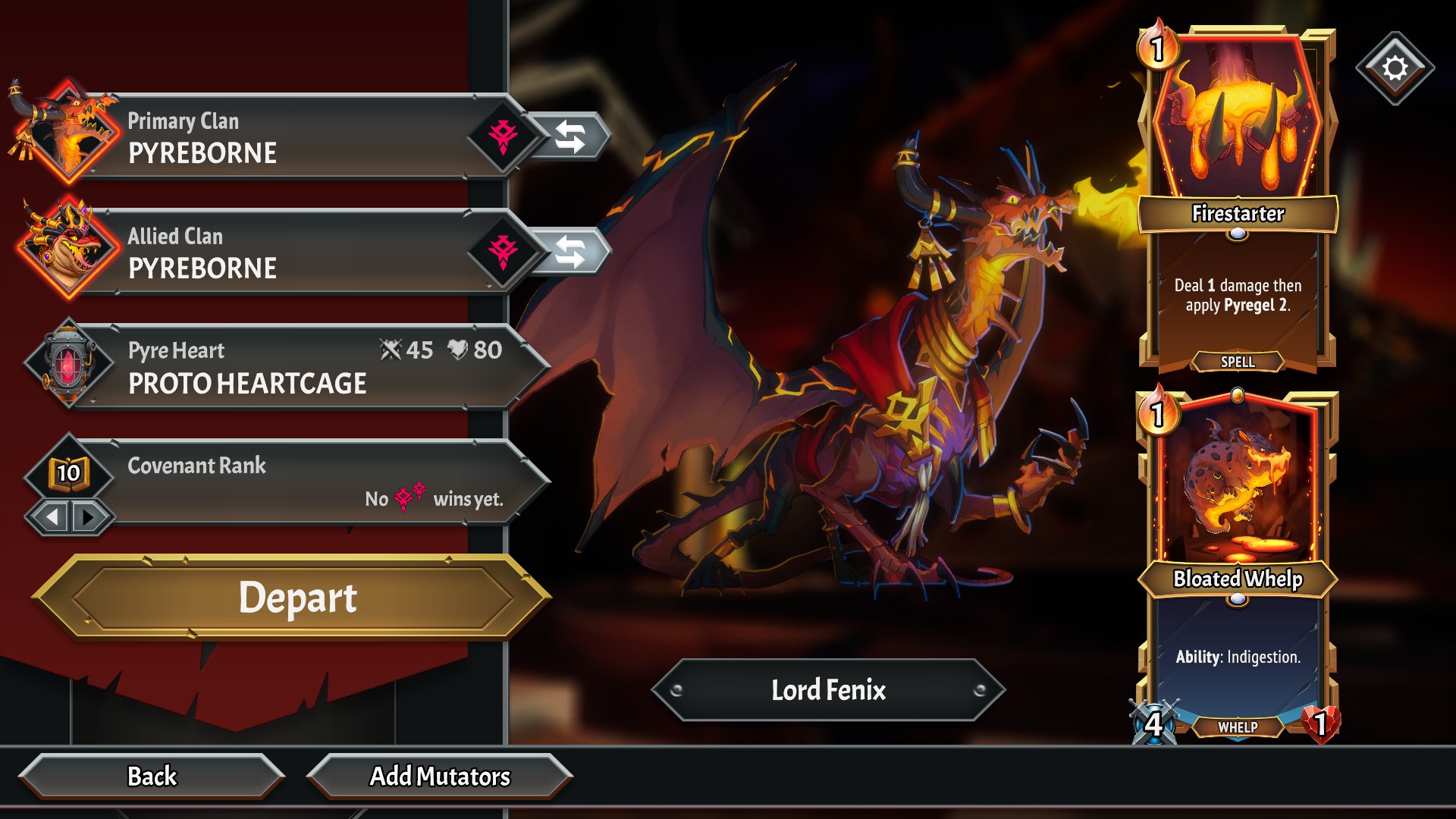Screen dimensions: 1456x819
Task: Cycle to the previous champion from Lord Fenix
Action: 676,690
